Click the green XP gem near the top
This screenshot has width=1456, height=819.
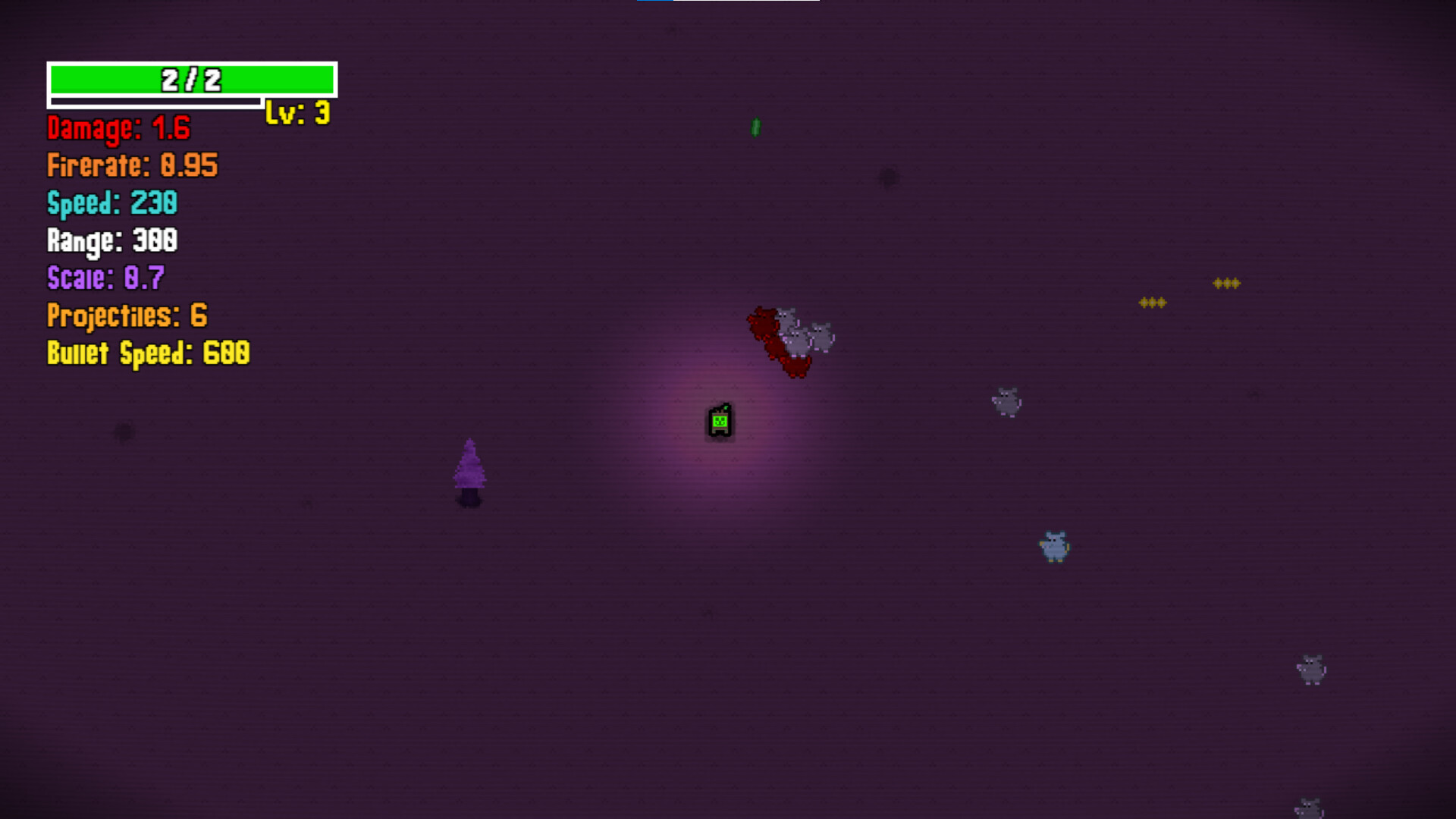755,127
